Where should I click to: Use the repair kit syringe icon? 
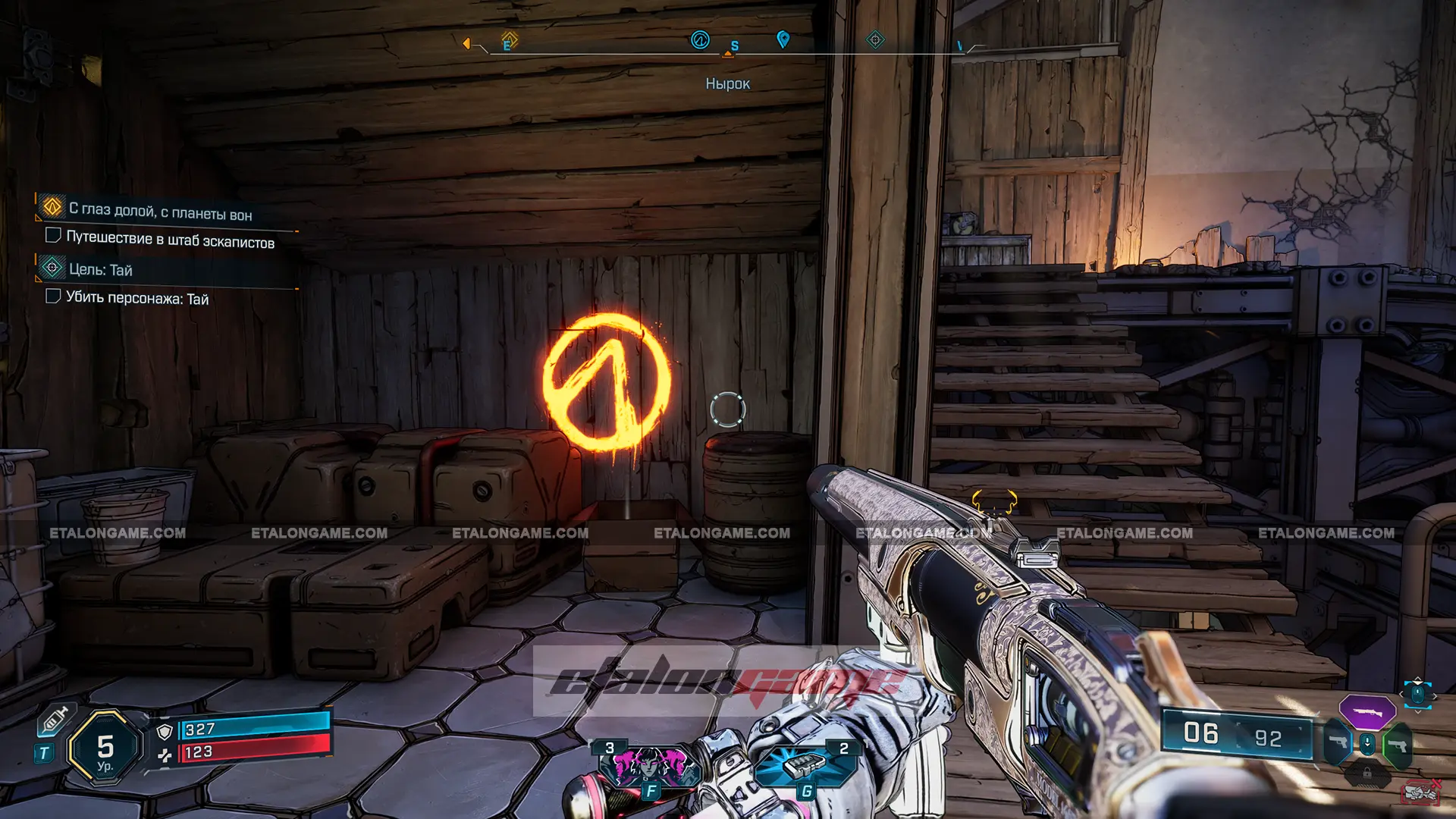pos(56,719)
